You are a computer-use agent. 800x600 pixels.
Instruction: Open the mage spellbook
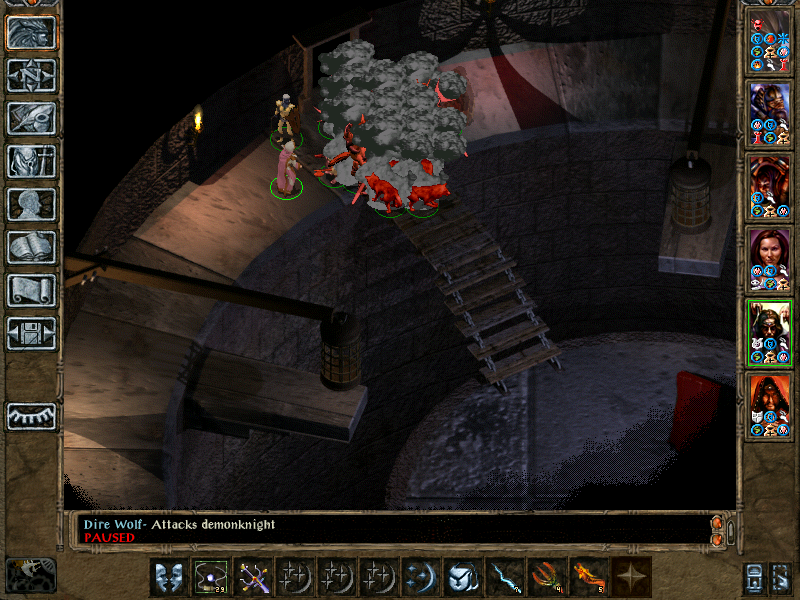[32, 247]
